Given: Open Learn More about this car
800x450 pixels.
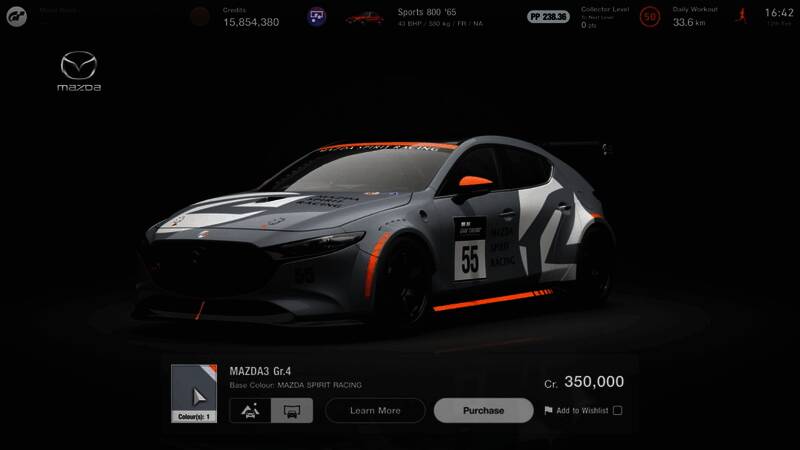Looking at the screenshot, I should pyautogui.click(x=375, y=410).
